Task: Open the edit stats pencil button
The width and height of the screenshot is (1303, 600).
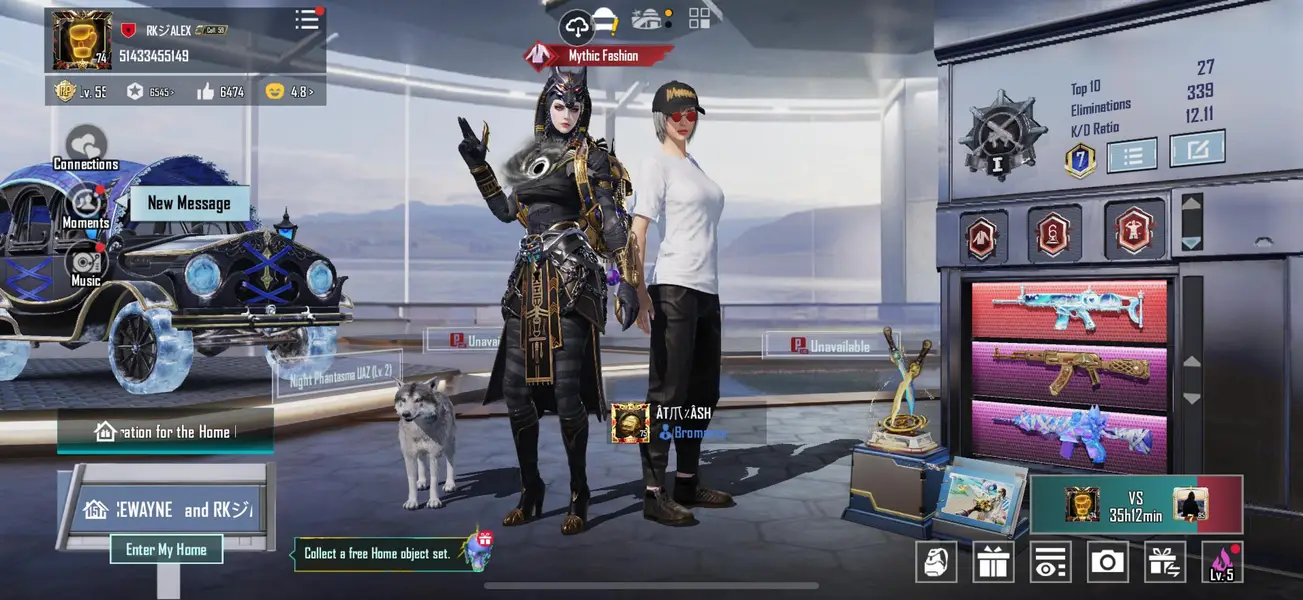Action: (x=1197, y=150)
